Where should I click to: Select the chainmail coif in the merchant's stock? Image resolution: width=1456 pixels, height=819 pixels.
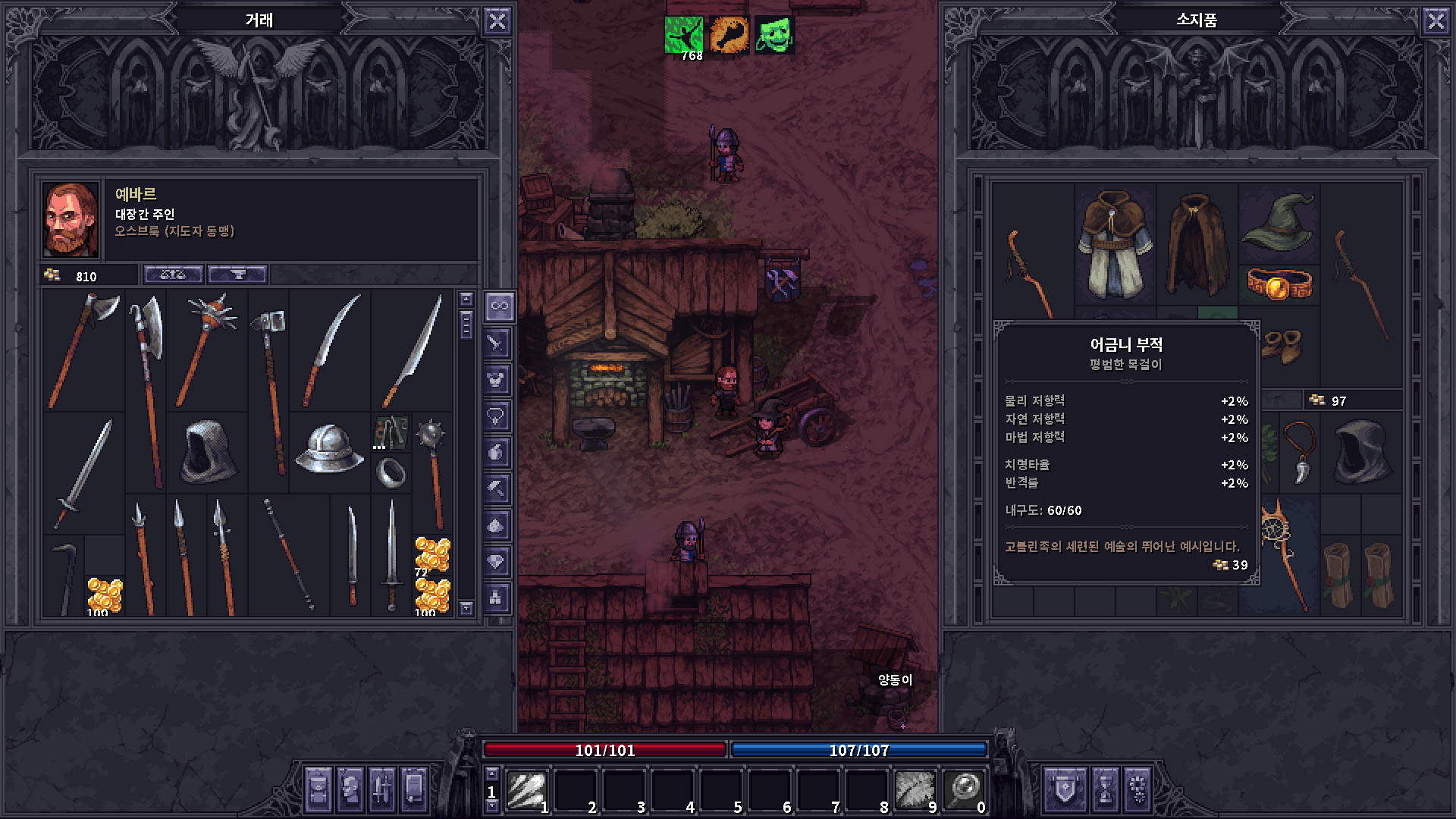[207, 453]
